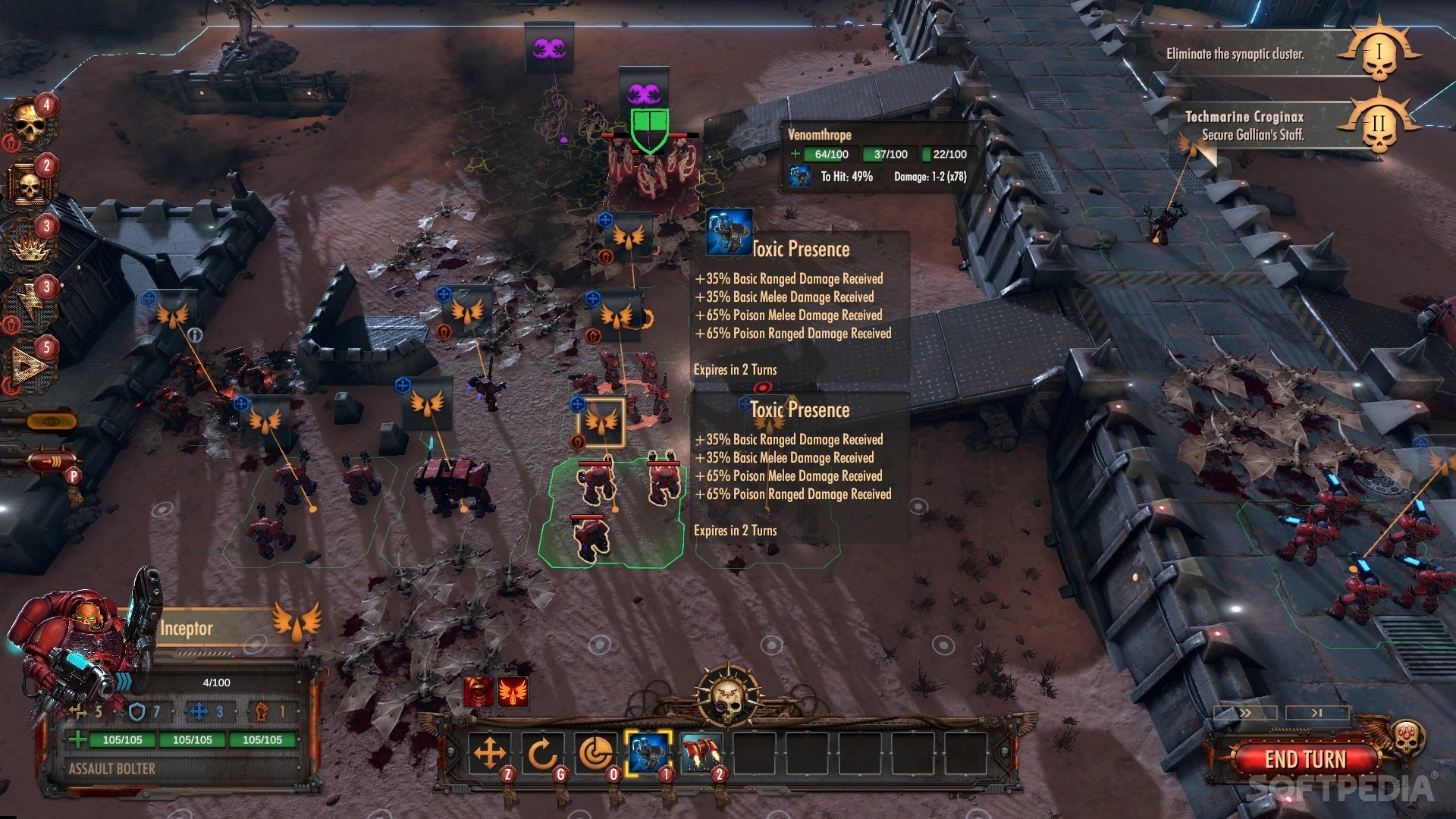Open the bleeding skull button beside End Turn
The image size is (1456, 819).
1407,736
